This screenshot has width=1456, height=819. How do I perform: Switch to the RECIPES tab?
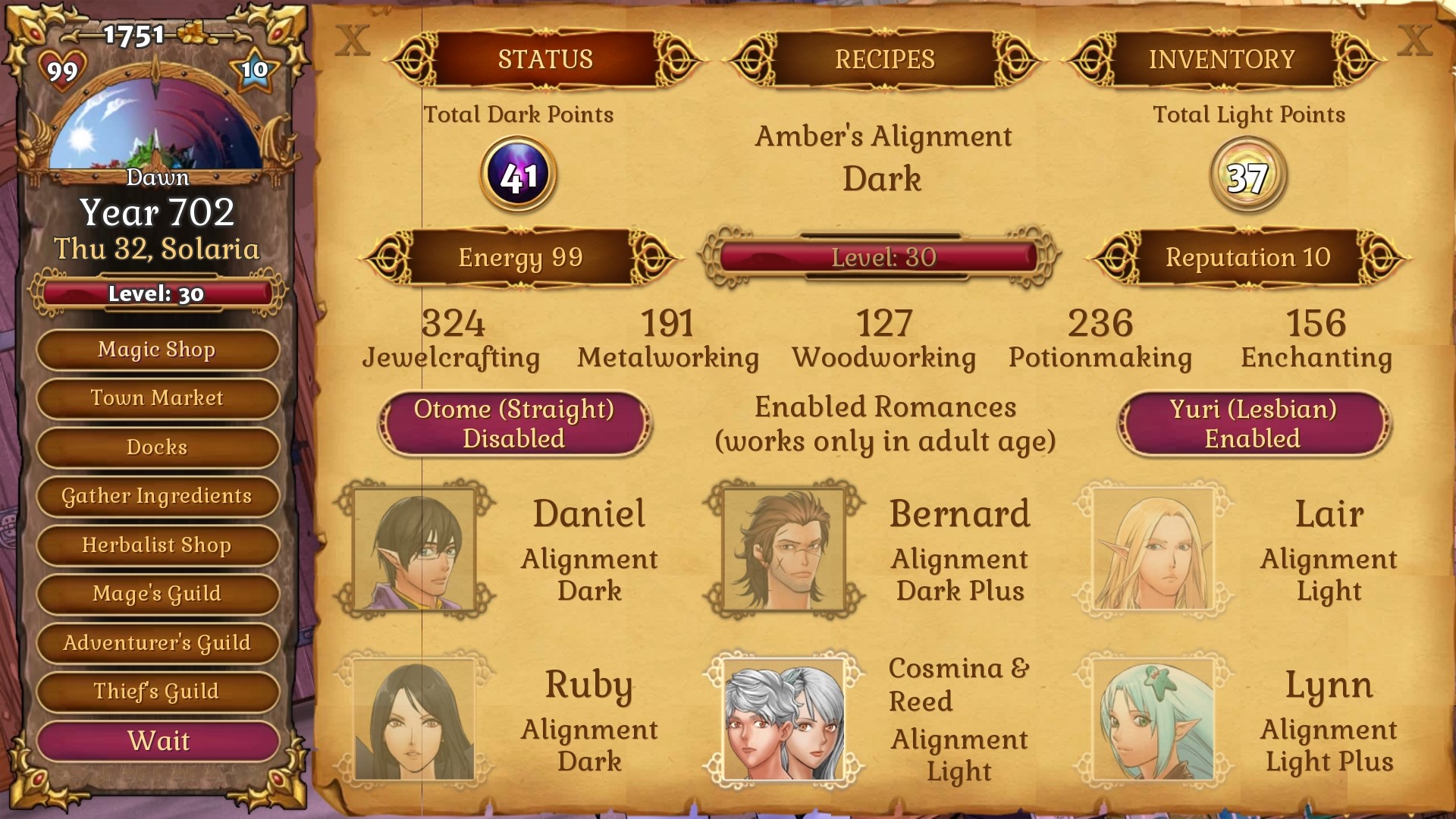pyautogui.click(x=884, y=58)
